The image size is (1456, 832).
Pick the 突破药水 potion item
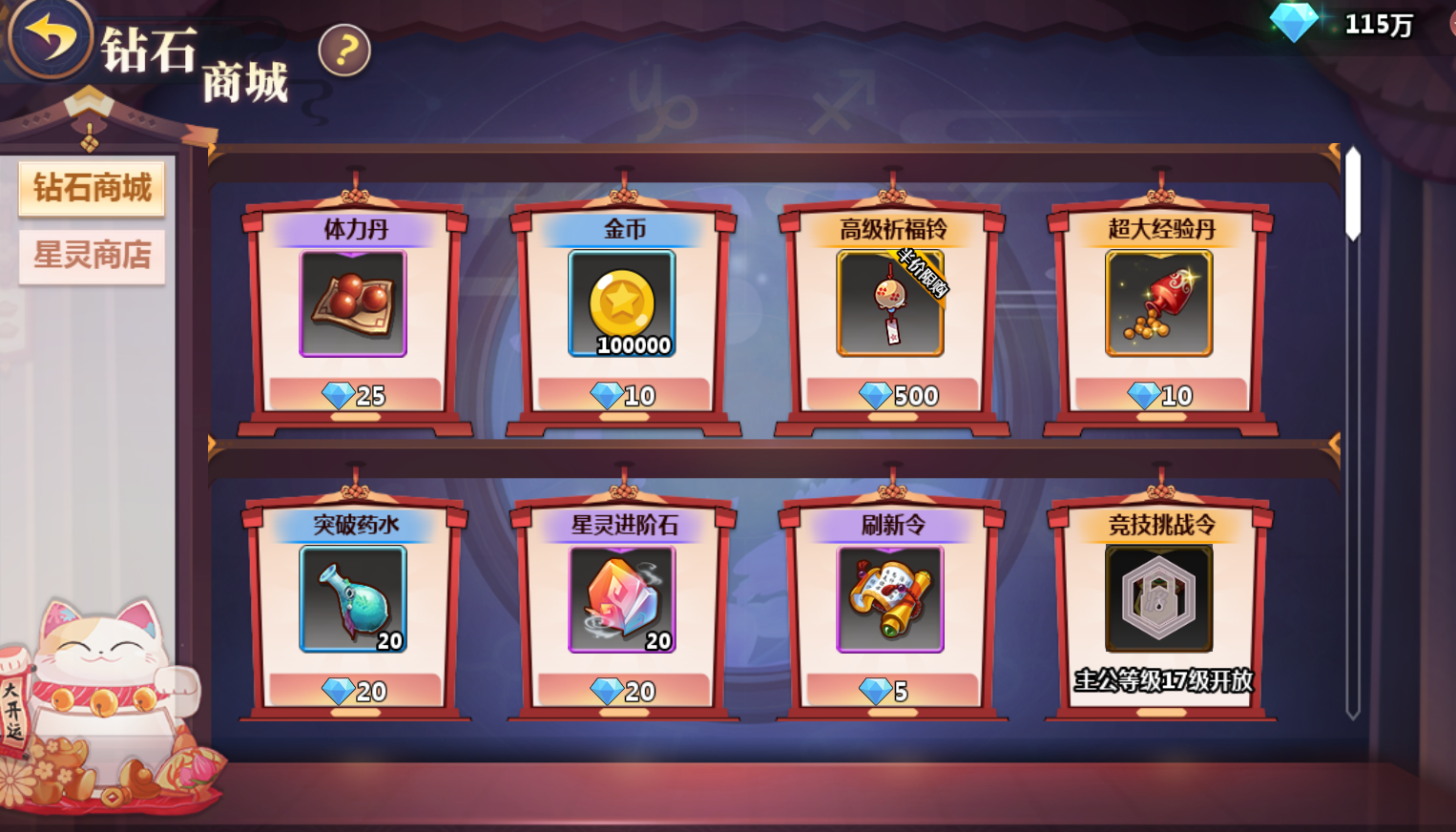[353, 599]
